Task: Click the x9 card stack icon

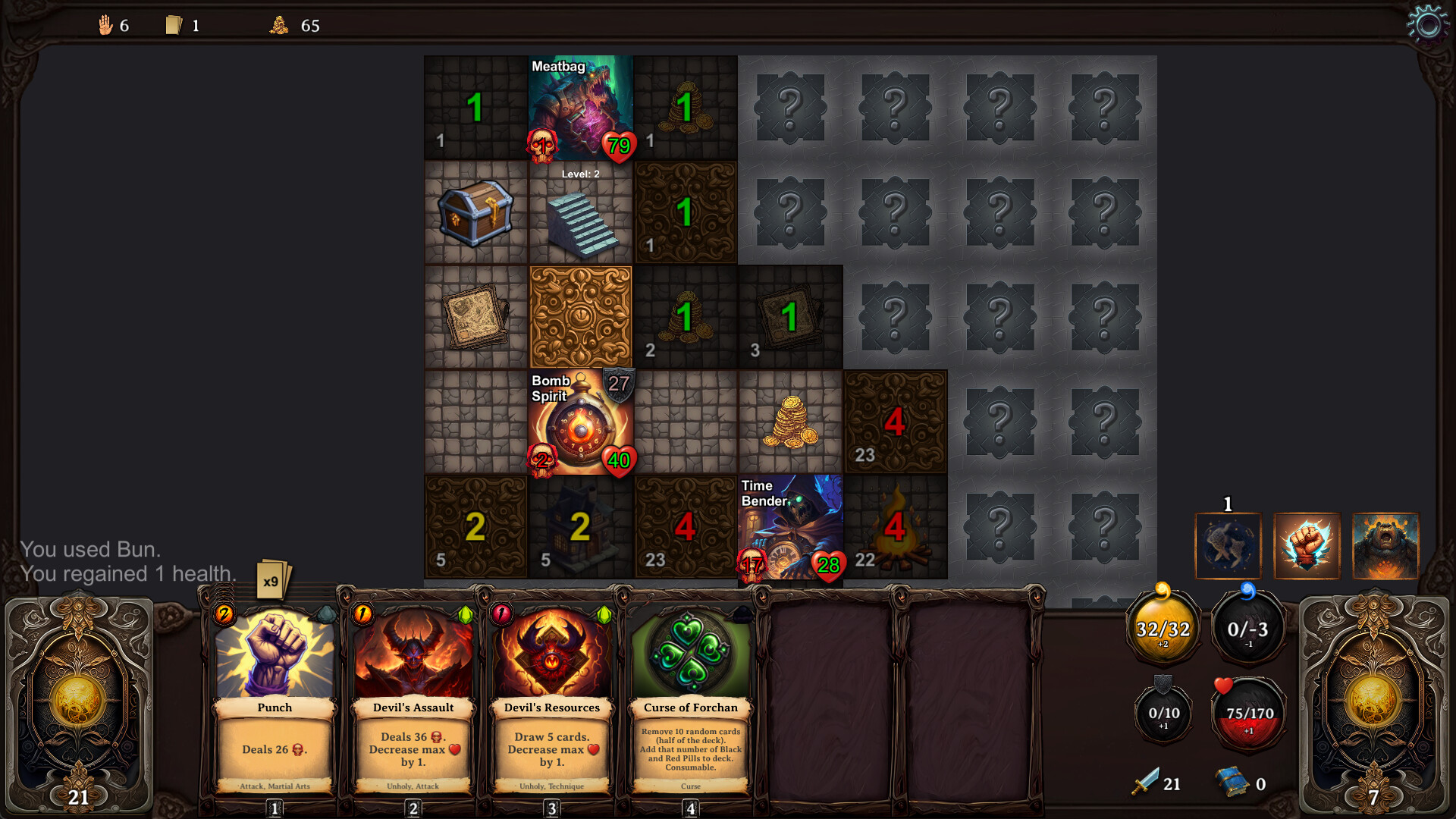Action: tap(271, 581)
